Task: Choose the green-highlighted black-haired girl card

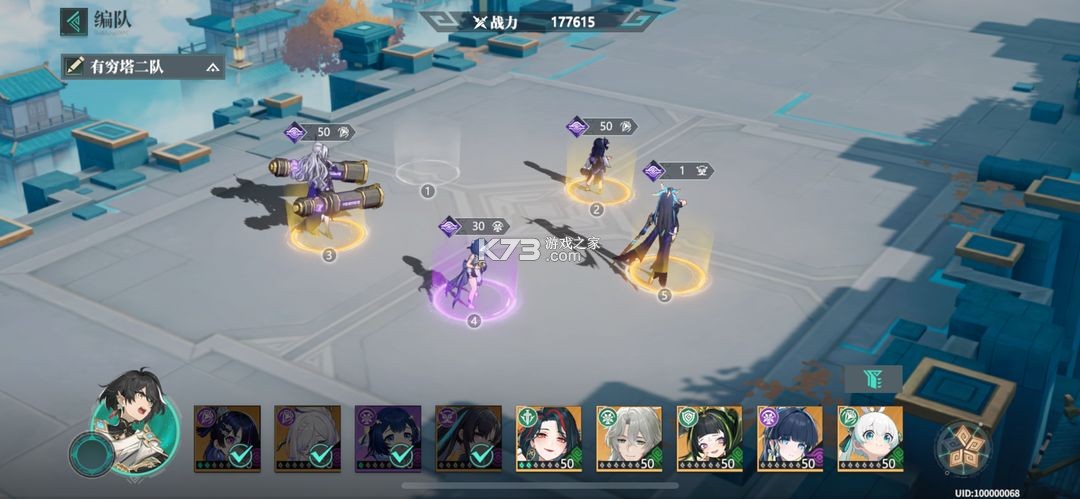Action: point(709,438)
